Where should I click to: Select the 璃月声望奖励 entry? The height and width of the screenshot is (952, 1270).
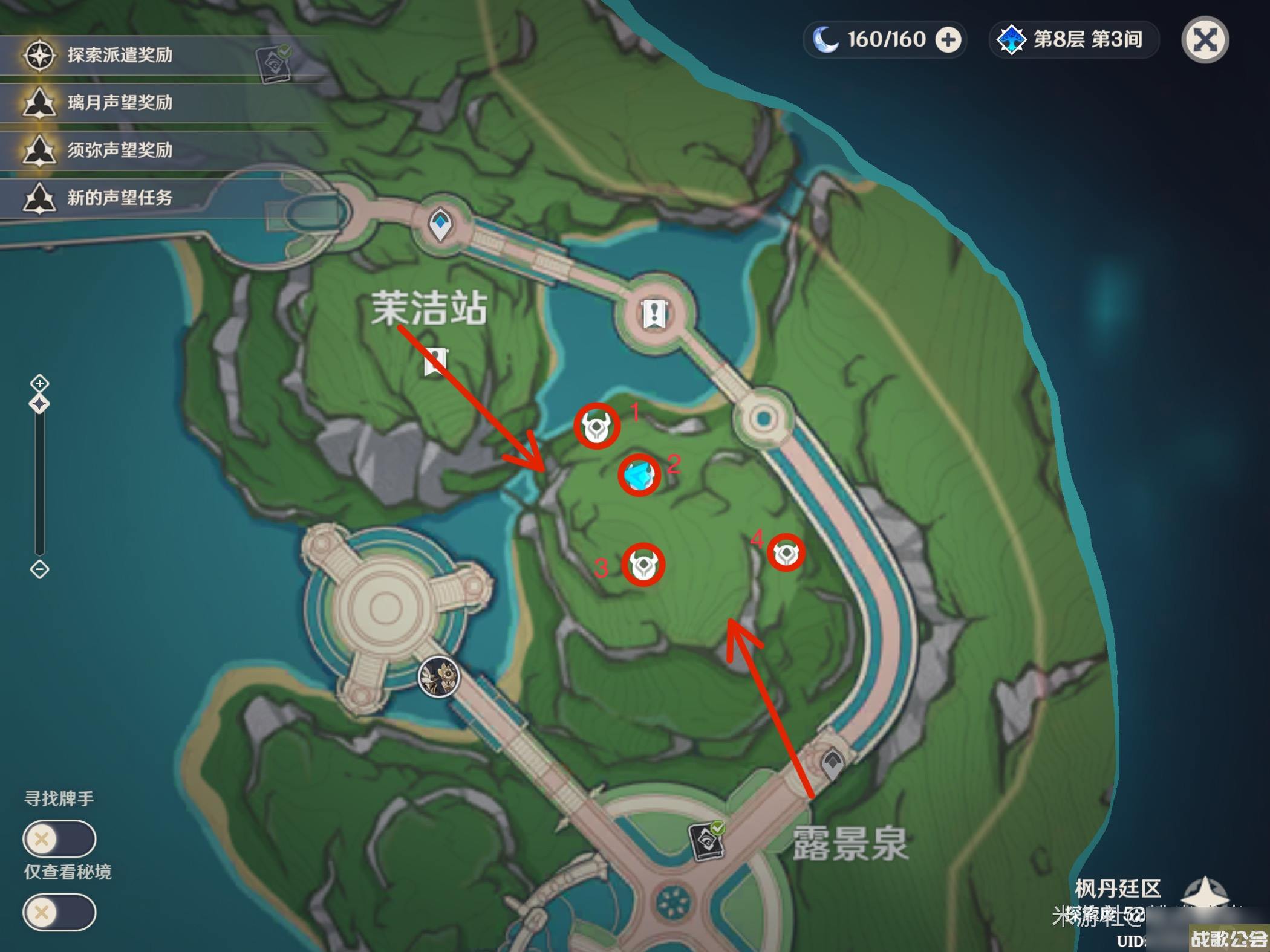click(x=120, y=104)
